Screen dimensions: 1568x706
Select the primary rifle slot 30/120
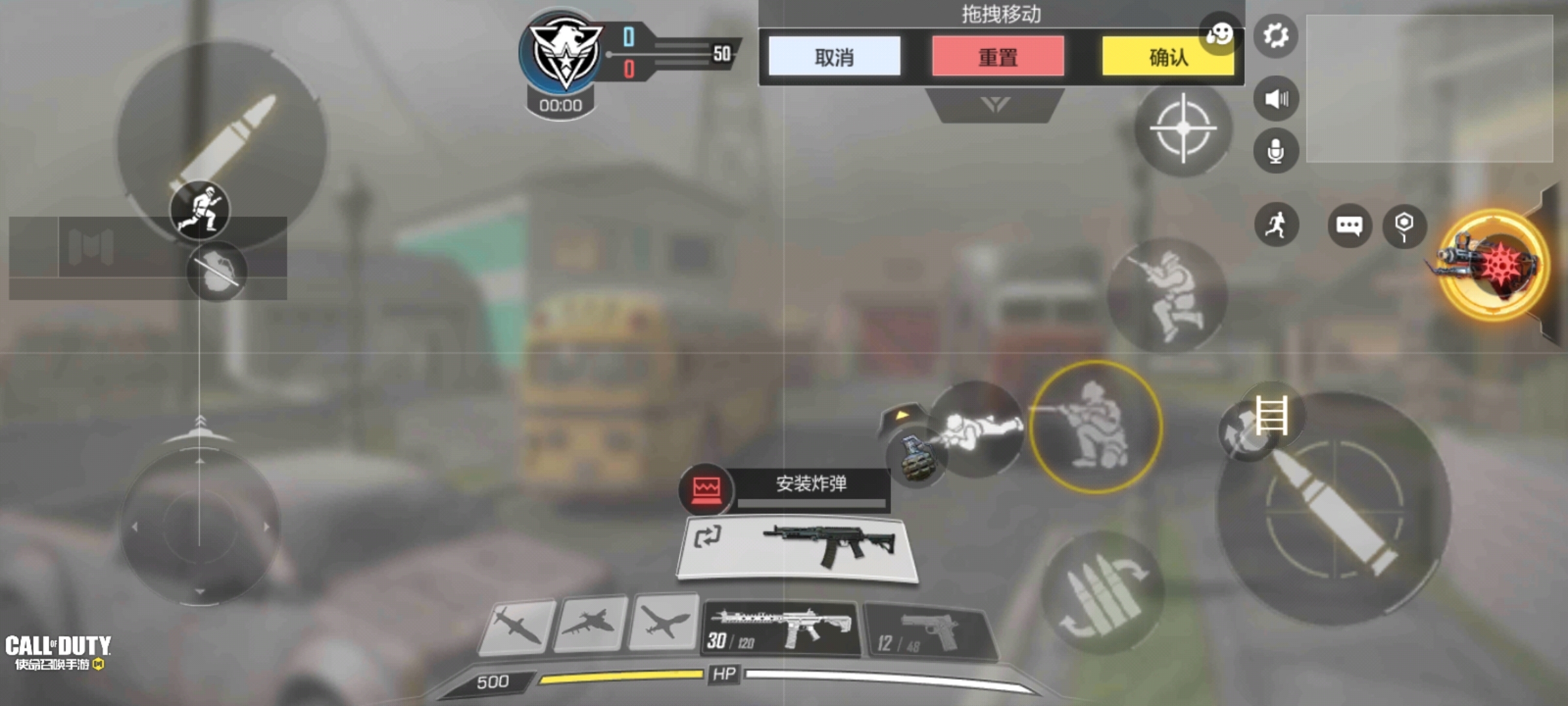[x=781, y=629]
